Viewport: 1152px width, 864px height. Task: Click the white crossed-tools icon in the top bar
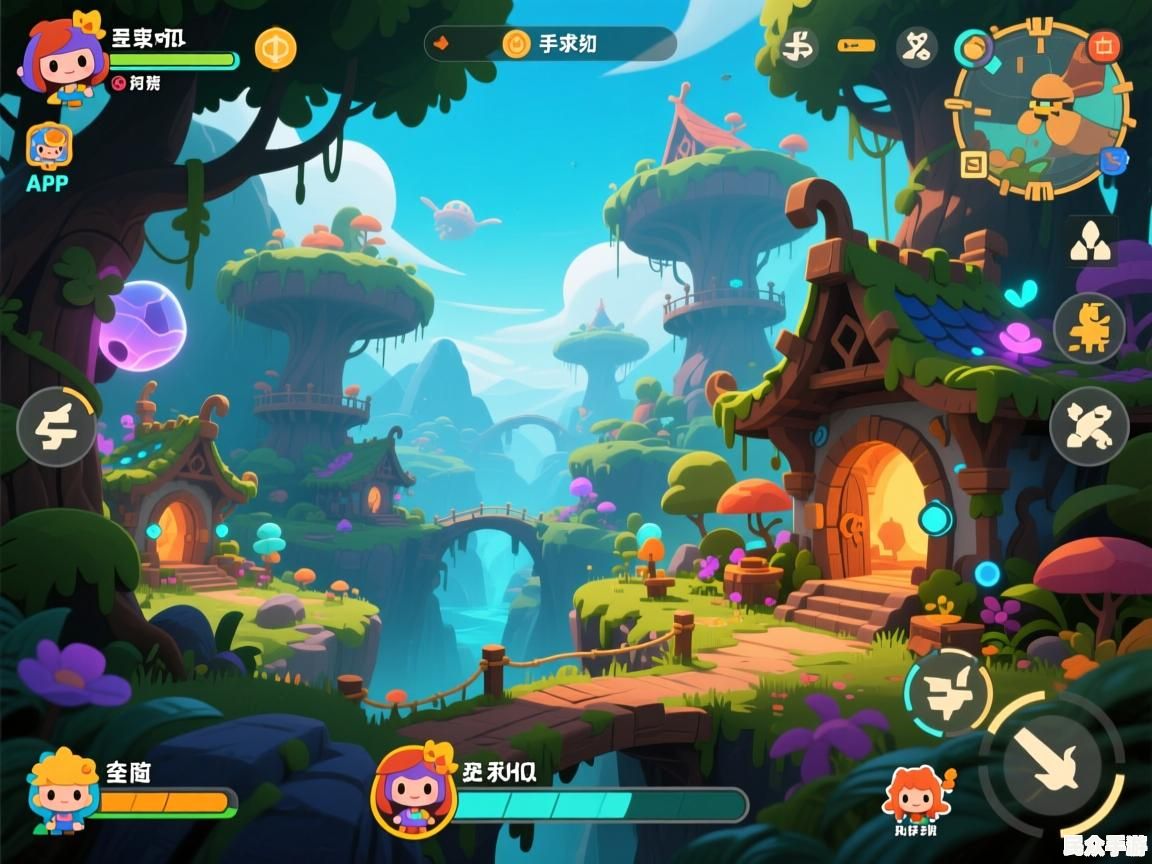pyautogui.click(x=915, y=46)
